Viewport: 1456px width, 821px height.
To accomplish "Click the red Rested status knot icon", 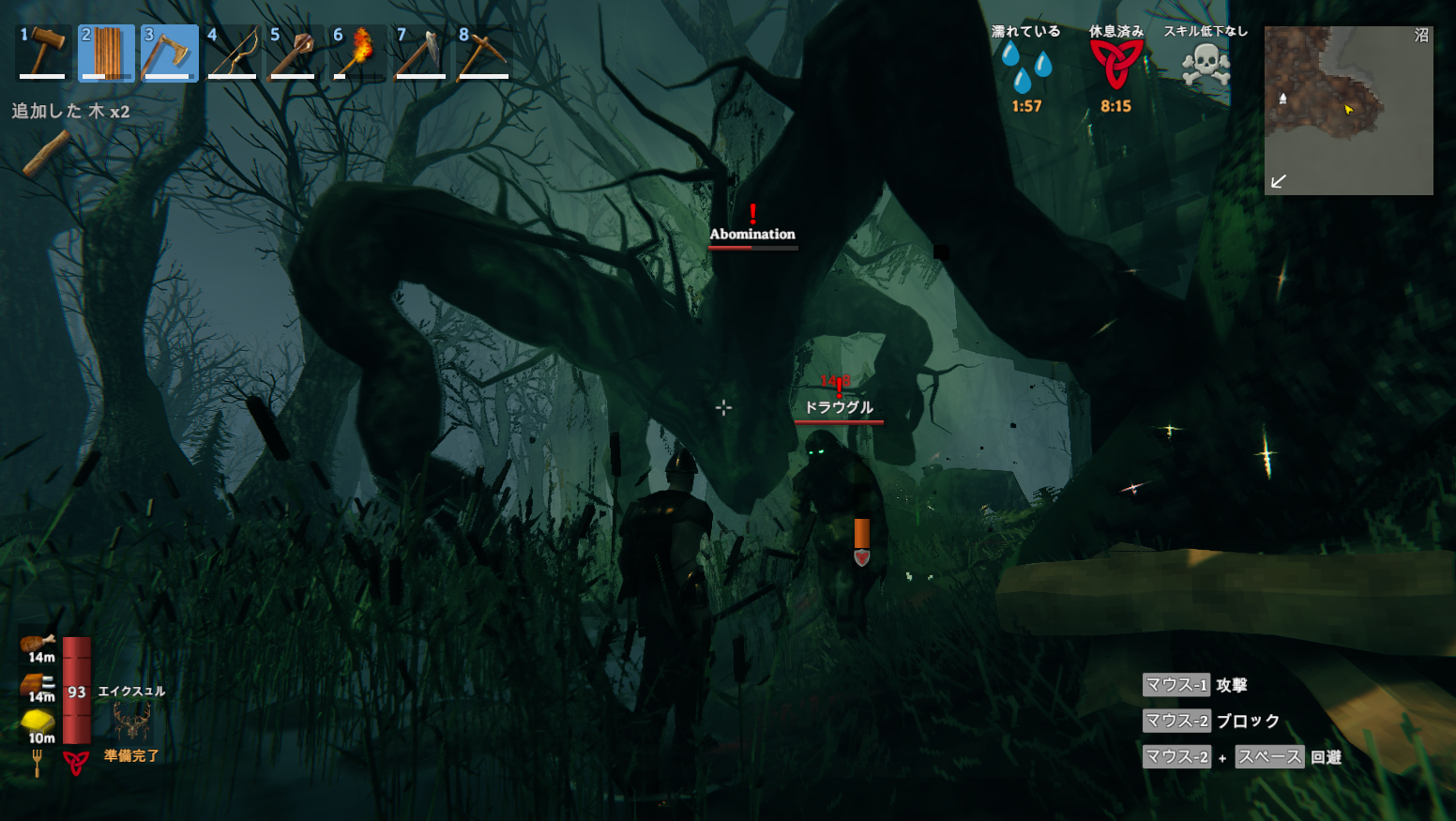I will 1115,65.
